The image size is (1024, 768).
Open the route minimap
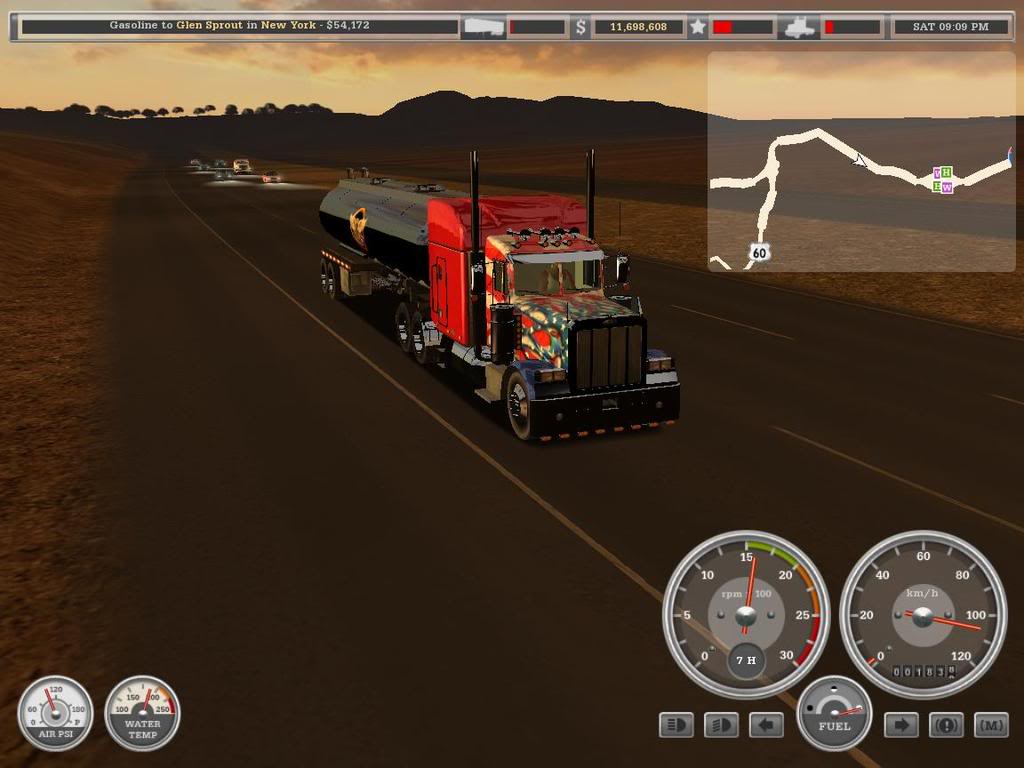coord(860,161)
